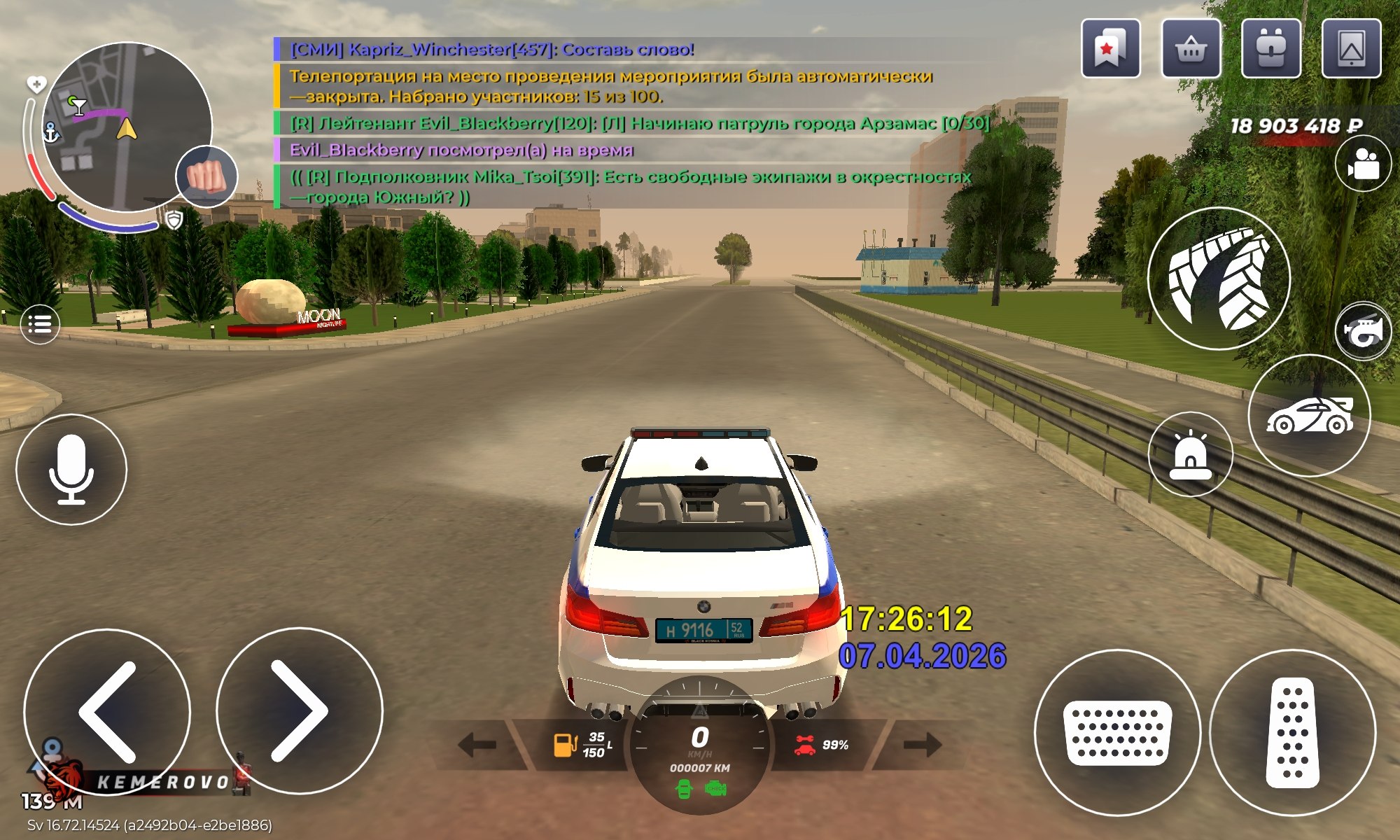Turn on the right turn signal
The image size is (1400, 840).
[922, 745]
